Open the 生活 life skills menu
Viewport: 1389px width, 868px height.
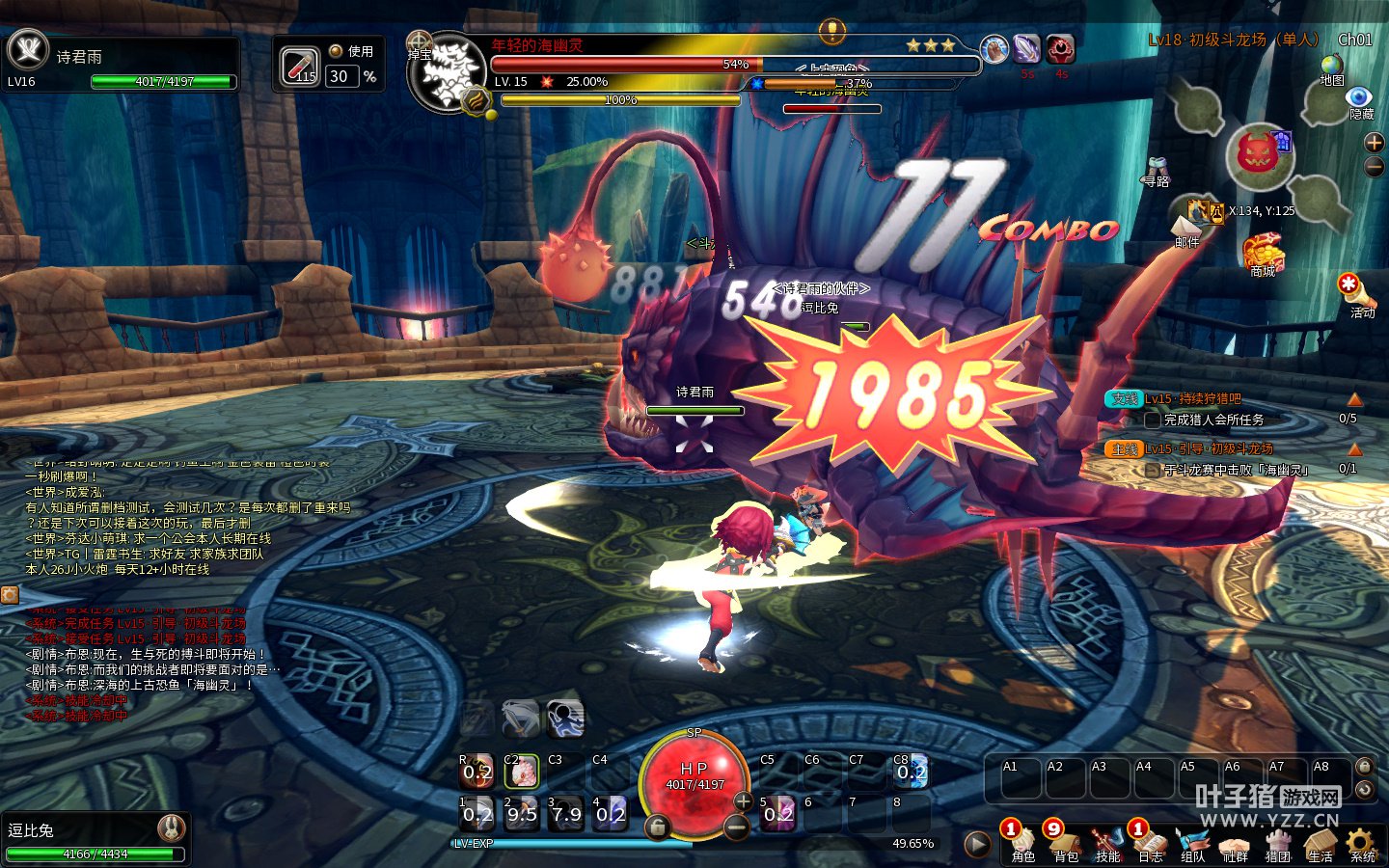click(x=1320, y=845)
